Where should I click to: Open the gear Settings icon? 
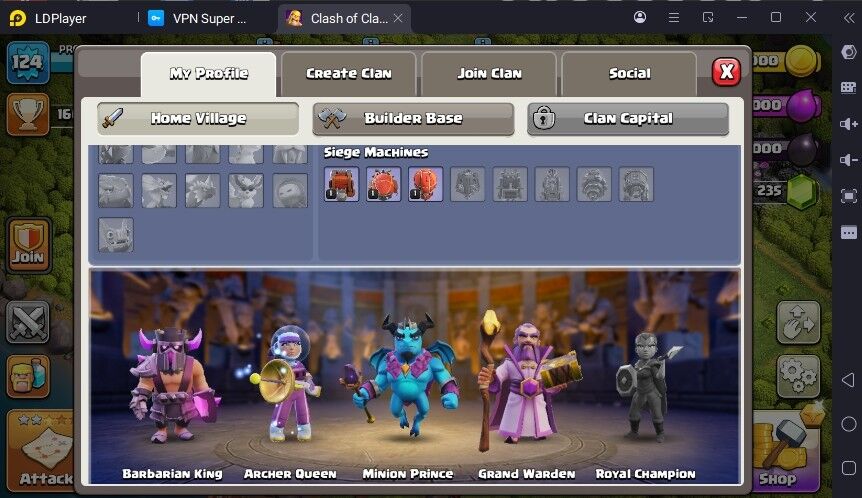click(x=798, y=376)
